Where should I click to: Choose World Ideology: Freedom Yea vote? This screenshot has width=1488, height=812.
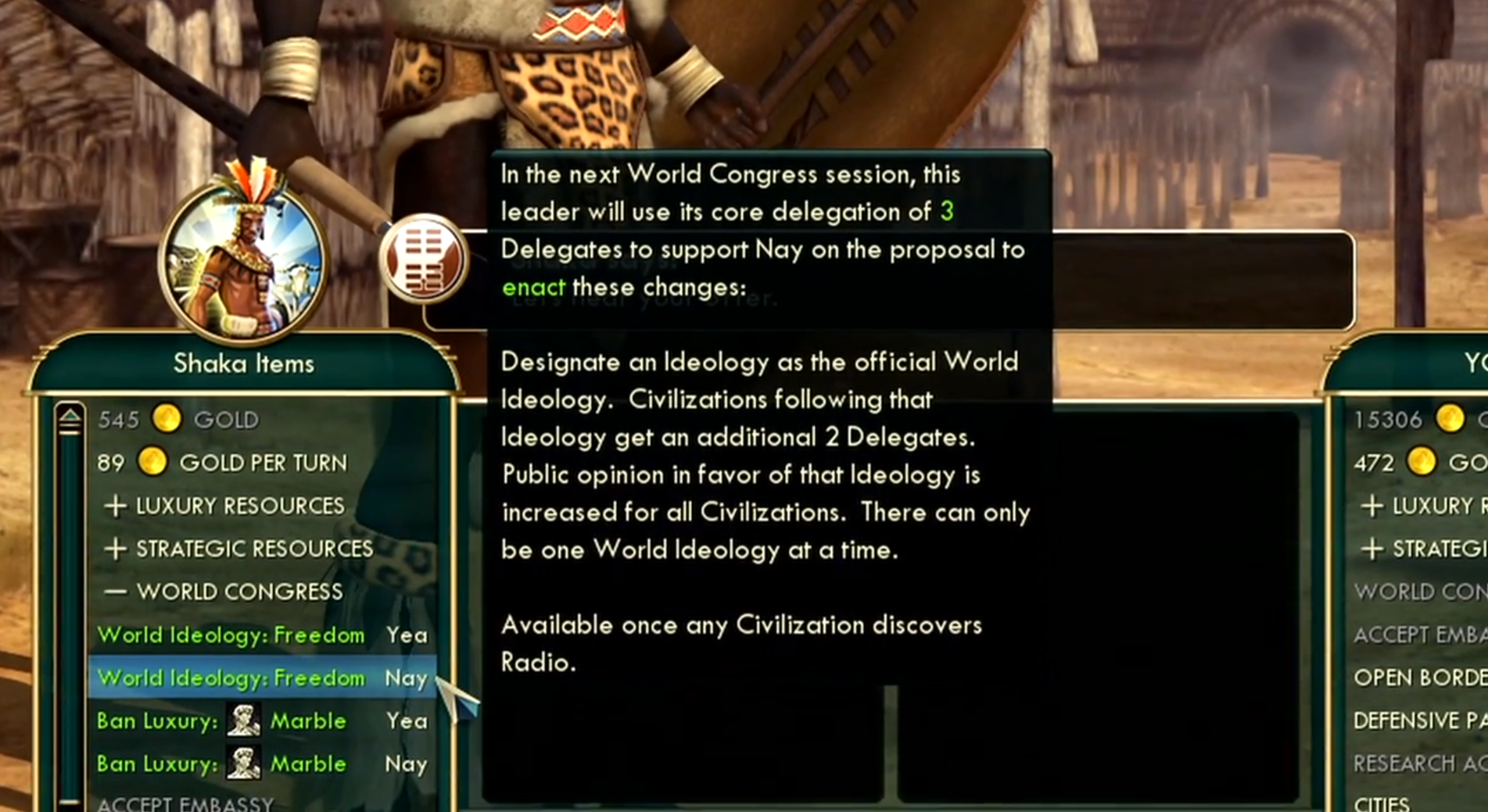[x=261, y=635]
